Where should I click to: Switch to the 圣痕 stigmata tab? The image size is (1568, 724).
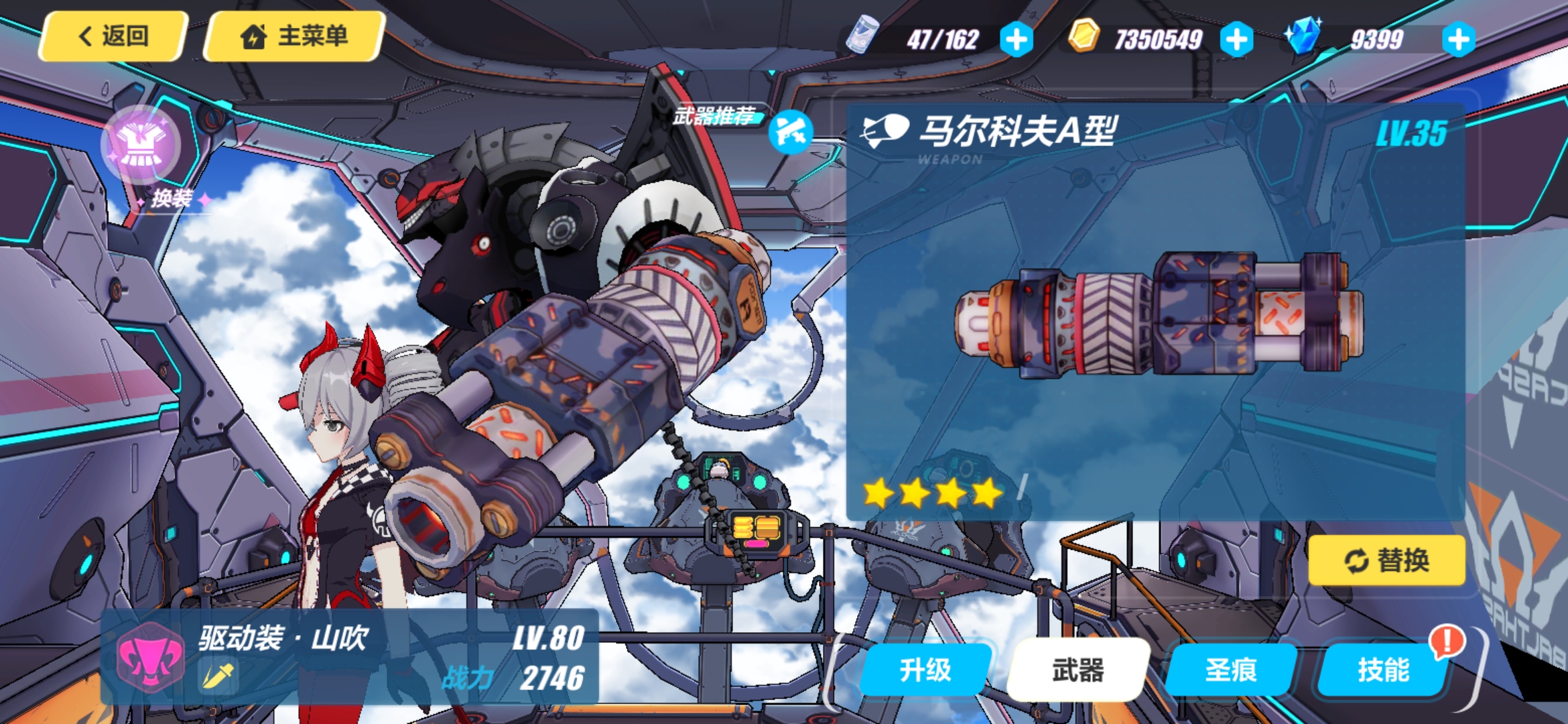(x=1230, y=670)
